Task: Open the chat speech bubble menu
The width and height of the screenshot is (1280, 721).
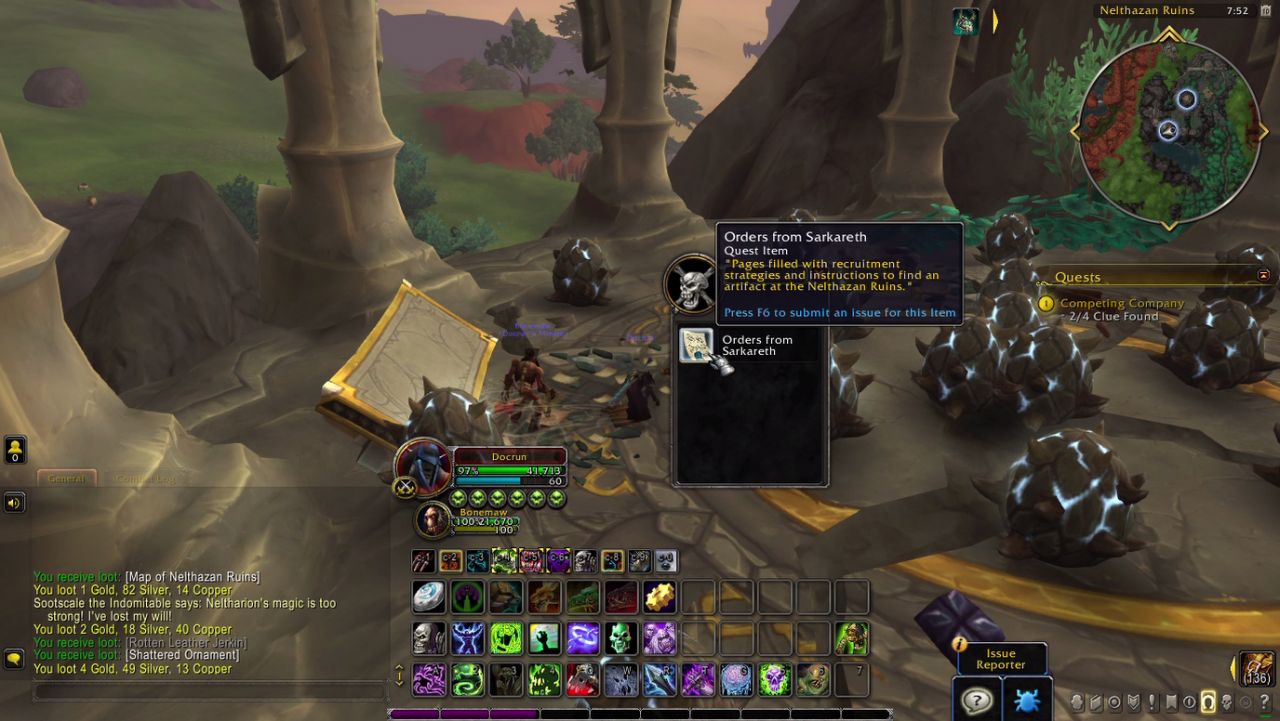Action: [14, 659]
